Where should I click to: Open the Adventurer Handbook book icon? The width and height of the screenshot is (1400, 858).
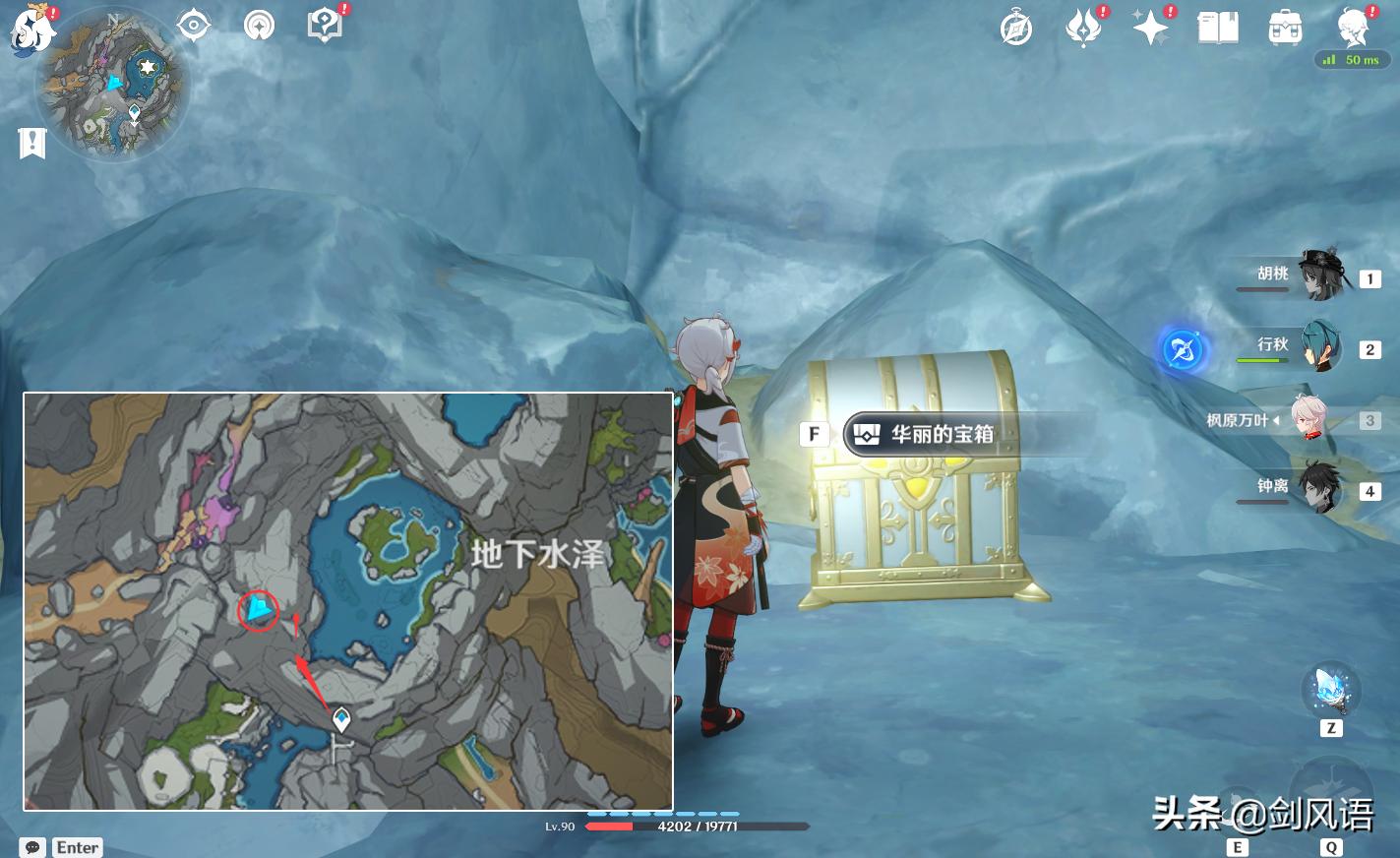1218,27
